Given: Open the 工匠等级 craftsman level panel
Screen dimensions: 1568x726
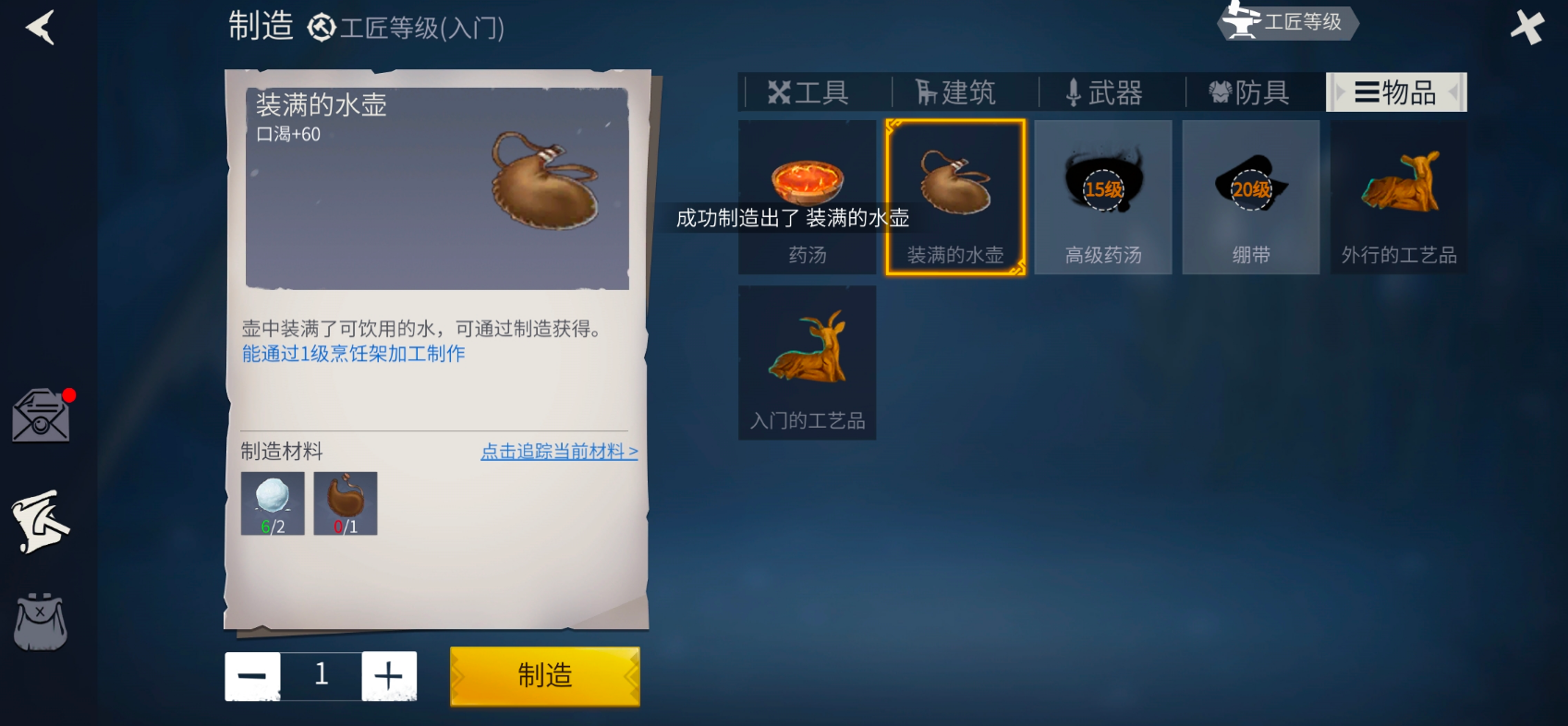Looking at the screenshot, I should coord(1286,23).
